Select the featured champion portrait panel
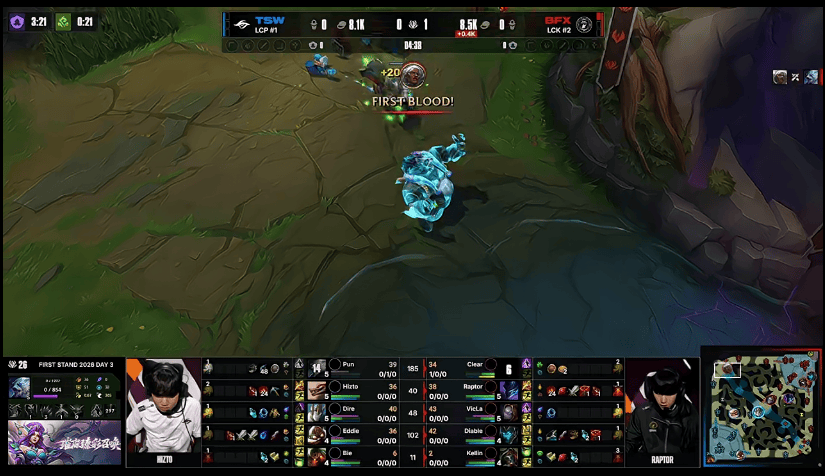825x476 pixels. coord(22,388)
